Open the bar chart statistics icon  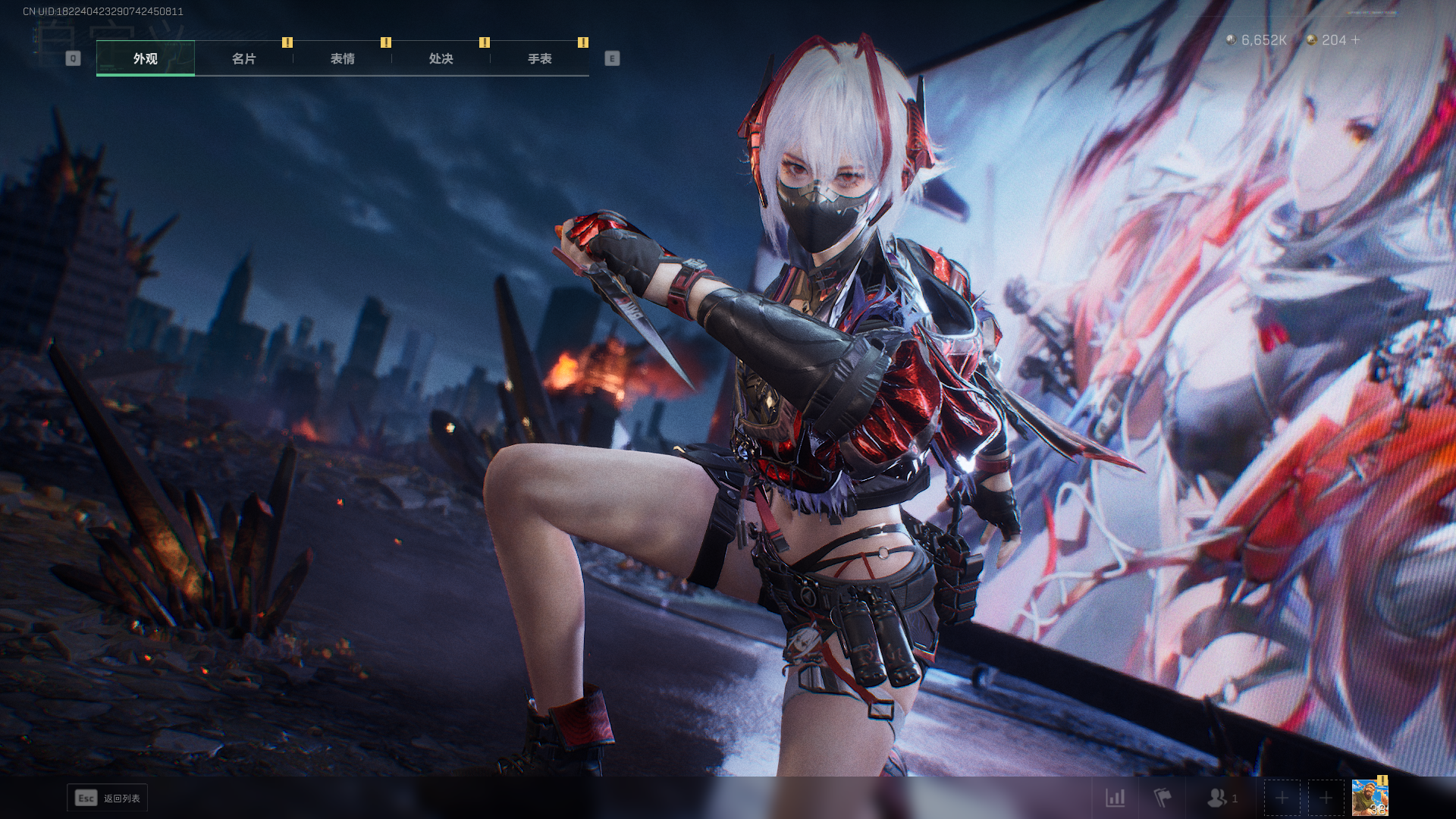(1116, 798)
